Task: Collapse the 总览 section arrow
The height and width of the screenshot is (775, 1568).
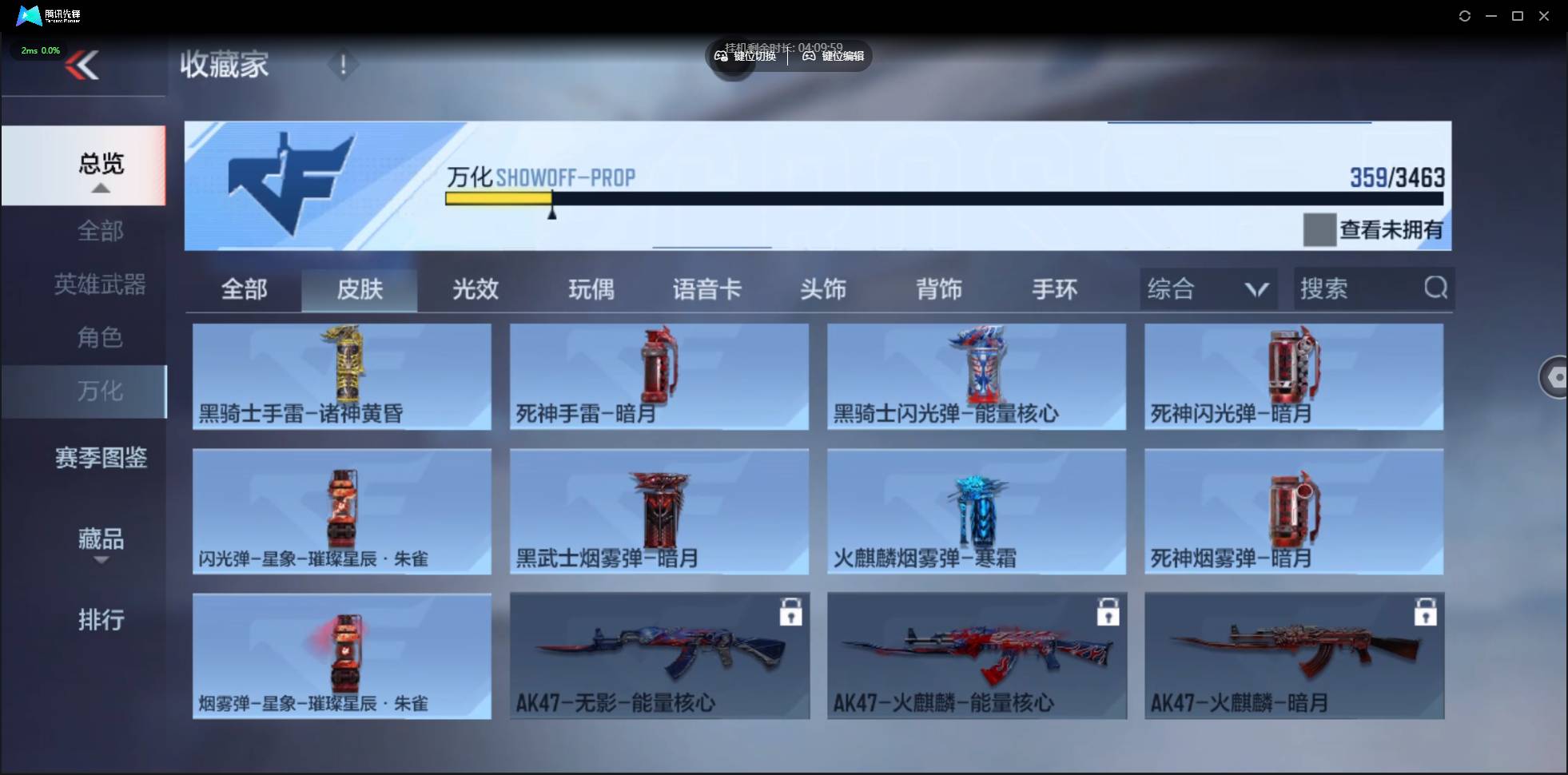Action: tap(99, 188)
